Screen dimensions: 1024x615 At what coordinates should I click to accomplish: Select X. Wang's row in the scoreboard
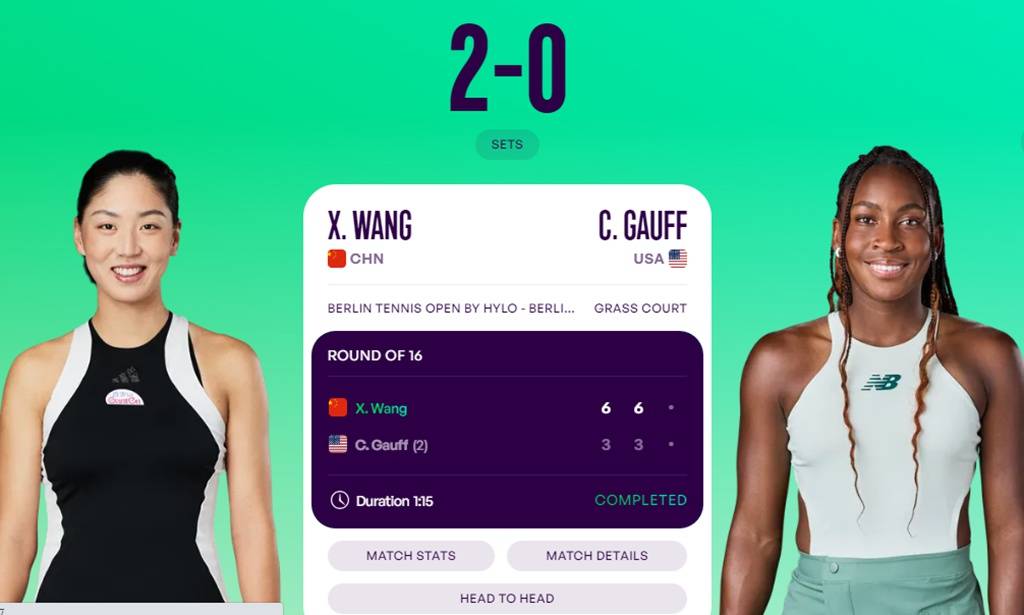click(381, 408)
